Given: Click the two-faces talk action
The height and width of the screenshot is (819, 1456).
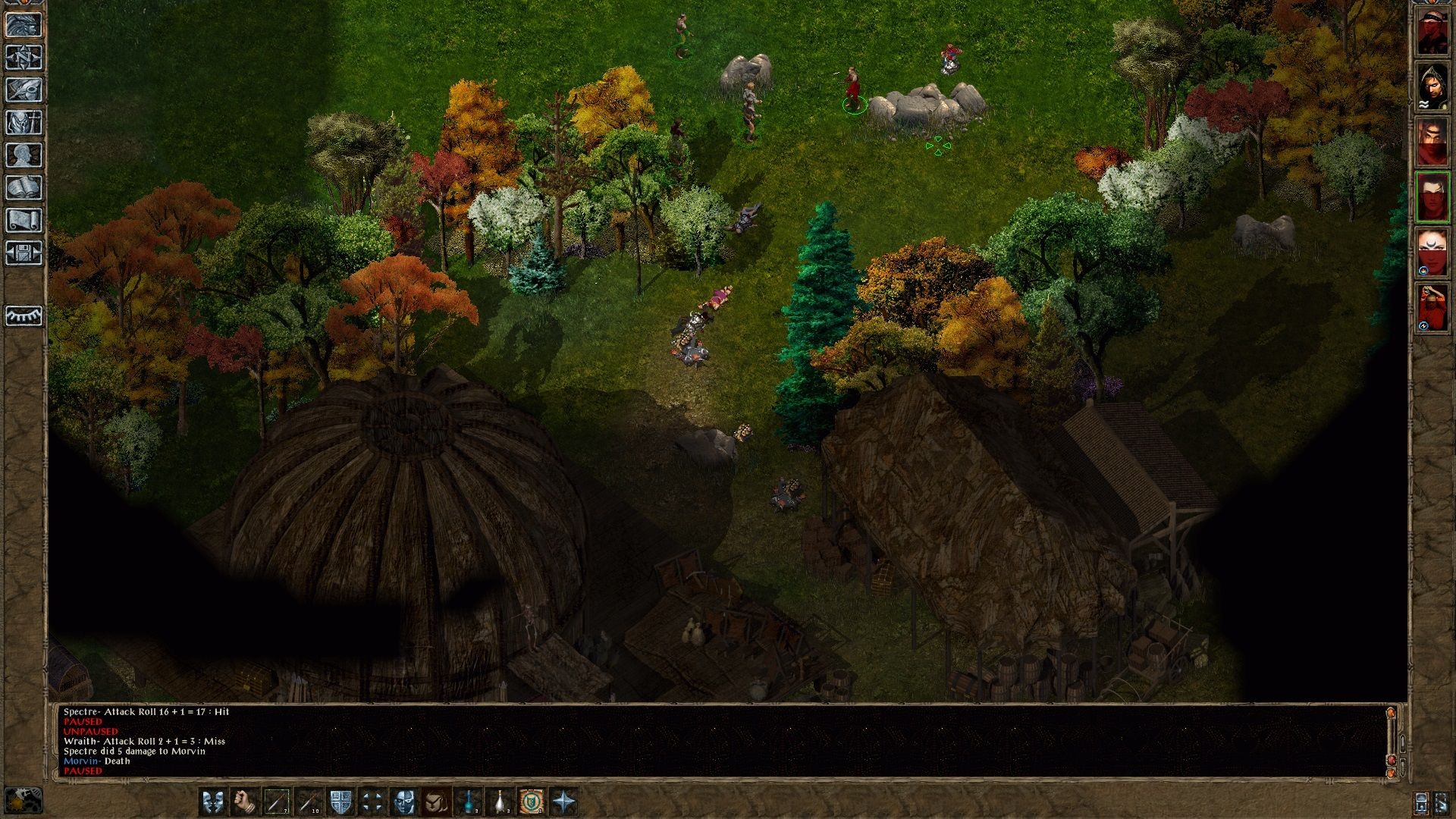Looking at the screenshot, I should [x=212, y=802].
